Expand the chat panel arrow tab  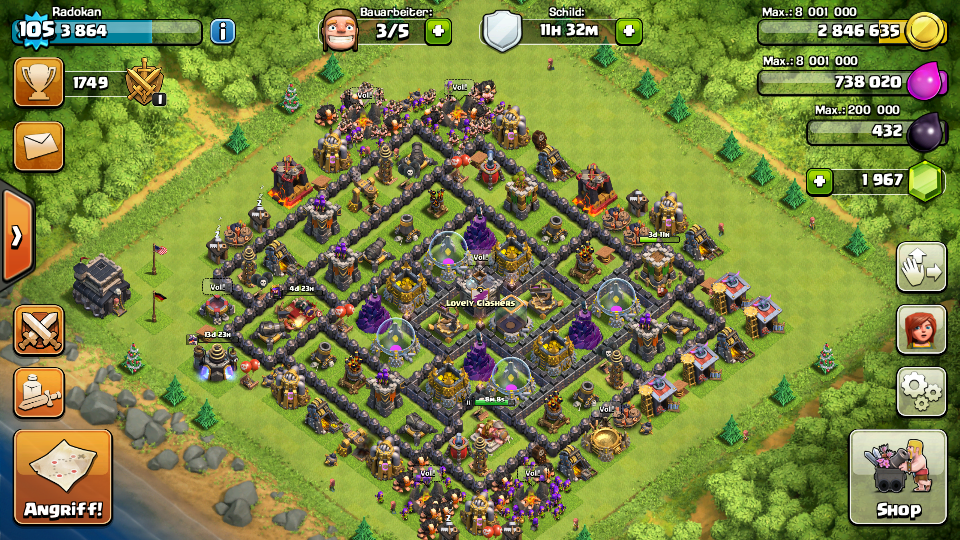coord(16,236)
